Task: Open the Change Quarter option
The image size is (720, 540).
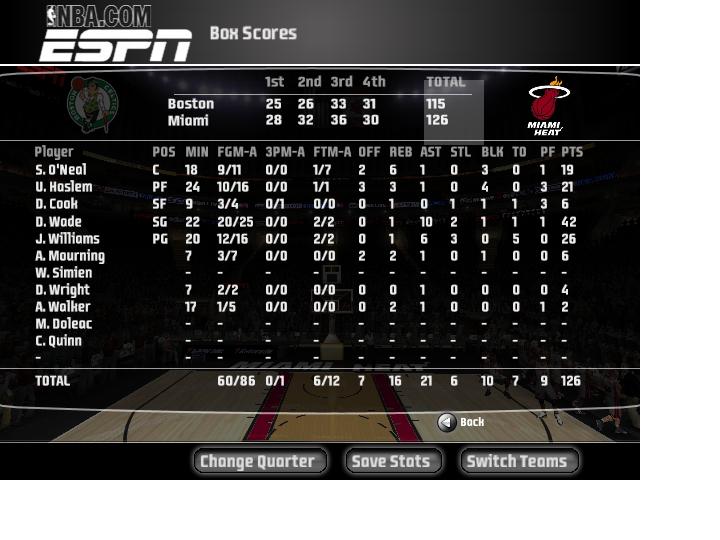Action: (x=258, y=461)
